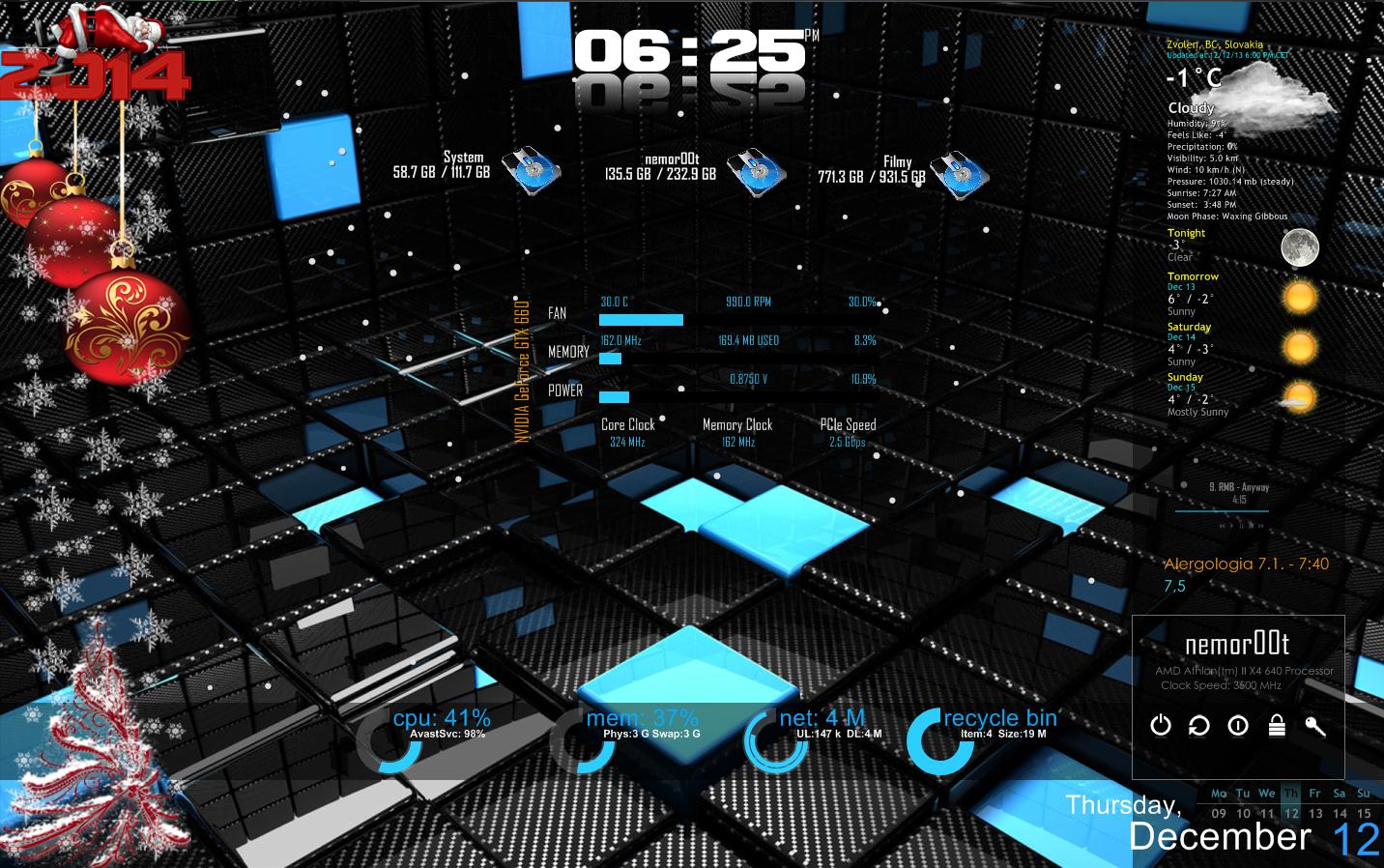Select the restart icon next to power

click(1199, 726)
